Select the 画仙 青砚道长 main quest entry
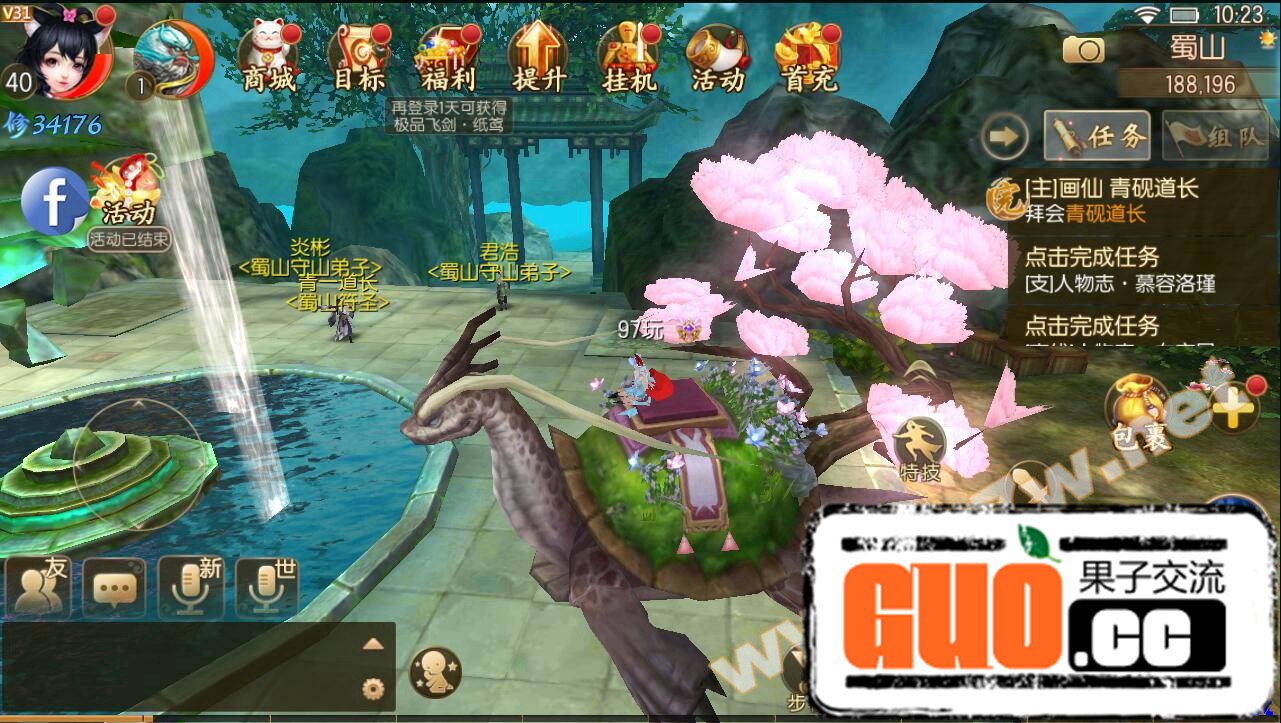 [1110, 200]
